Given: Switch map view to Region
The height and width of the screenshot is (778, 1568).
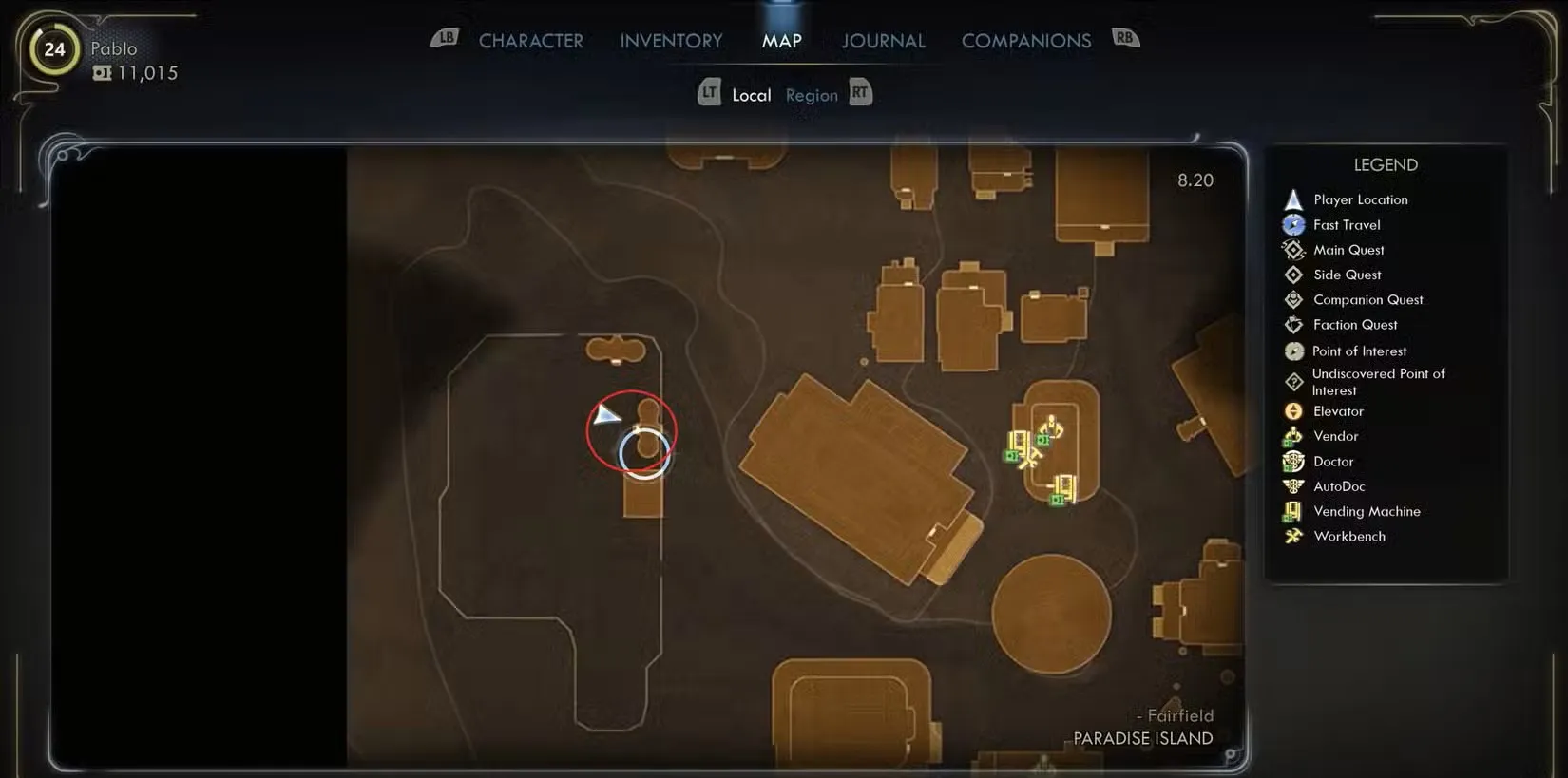Looking at the screenshot, I should coord(812,95).
